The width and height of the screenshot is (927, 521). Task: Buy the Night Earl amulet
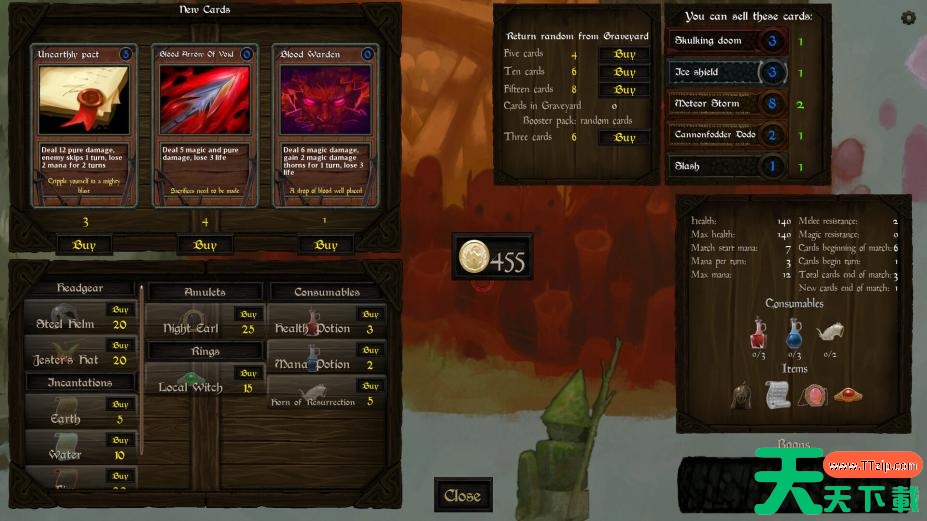[x=248, y=314]
